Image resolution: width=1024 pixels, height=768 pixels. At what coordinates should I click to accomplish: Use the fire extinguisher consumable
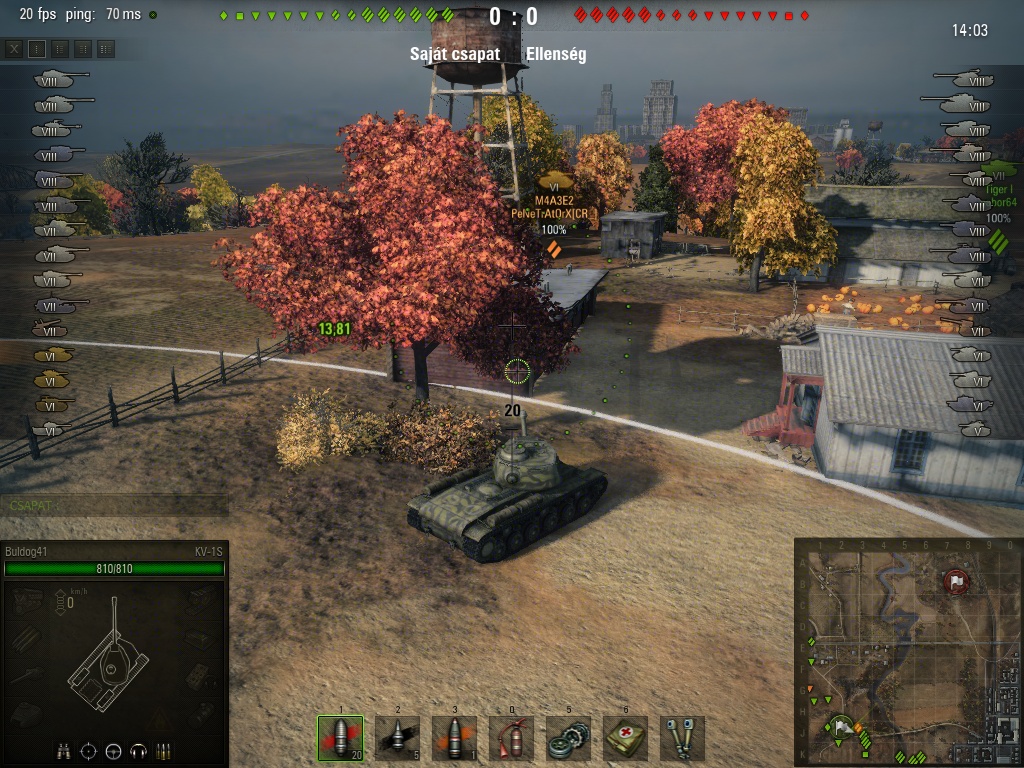click(x=511, y=738)
